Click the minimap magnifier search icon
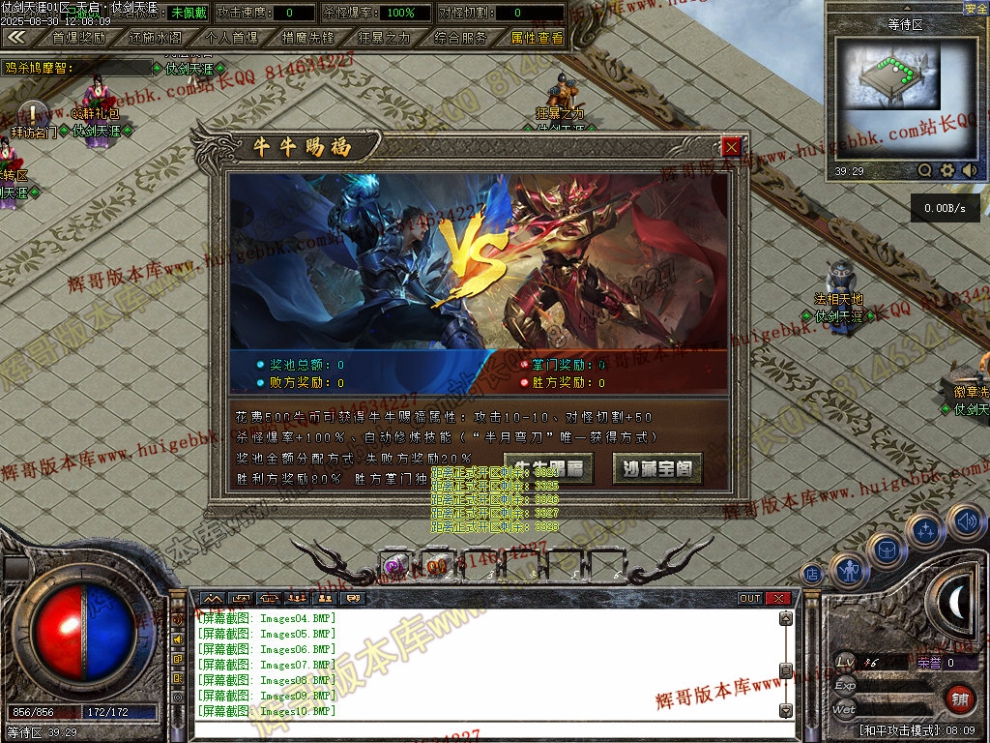The width and height of the screenshot is (990, 743). (x=925, y=171)
